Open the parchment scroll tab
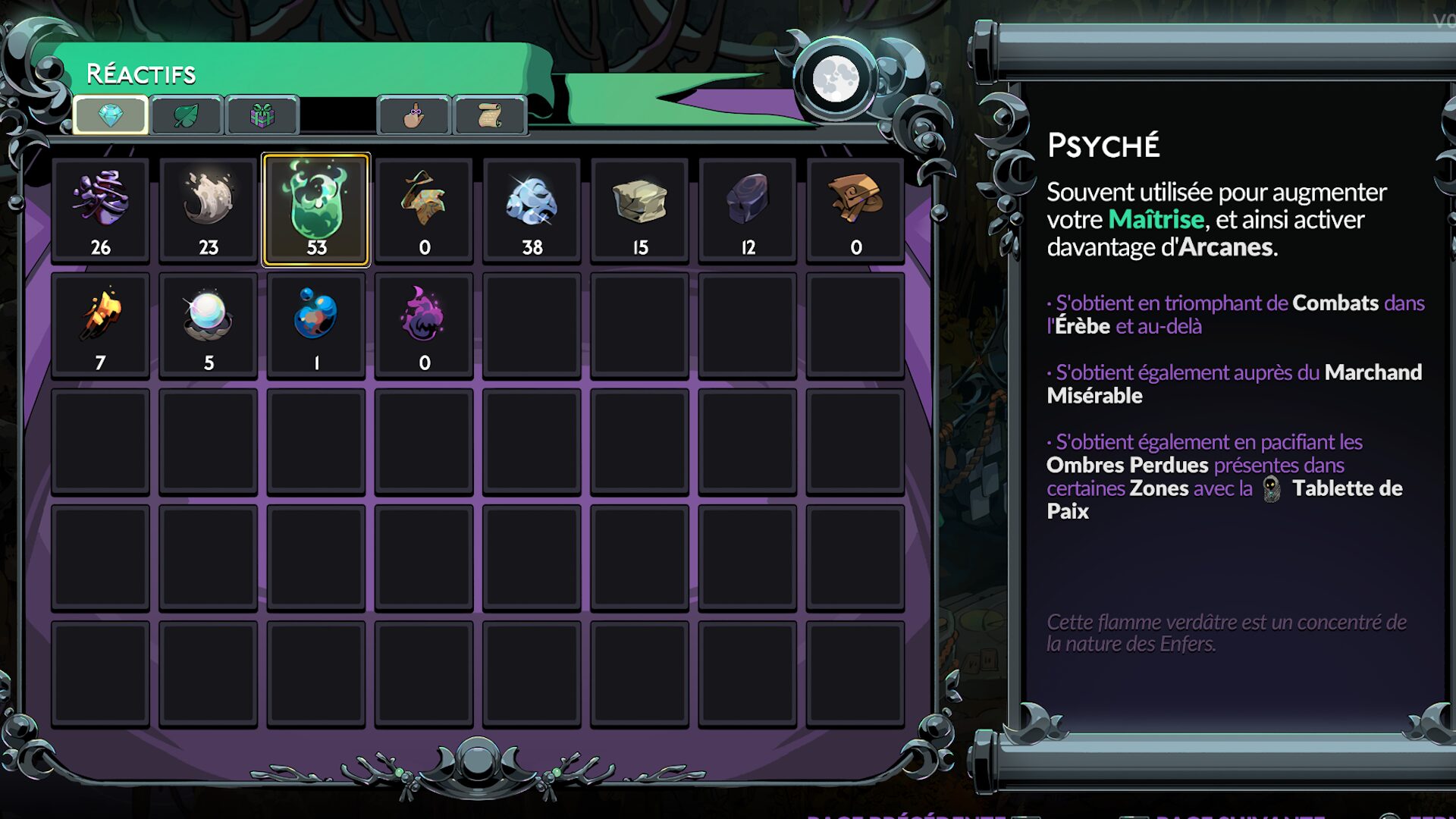1456x819 pixels. click(490, 115)
